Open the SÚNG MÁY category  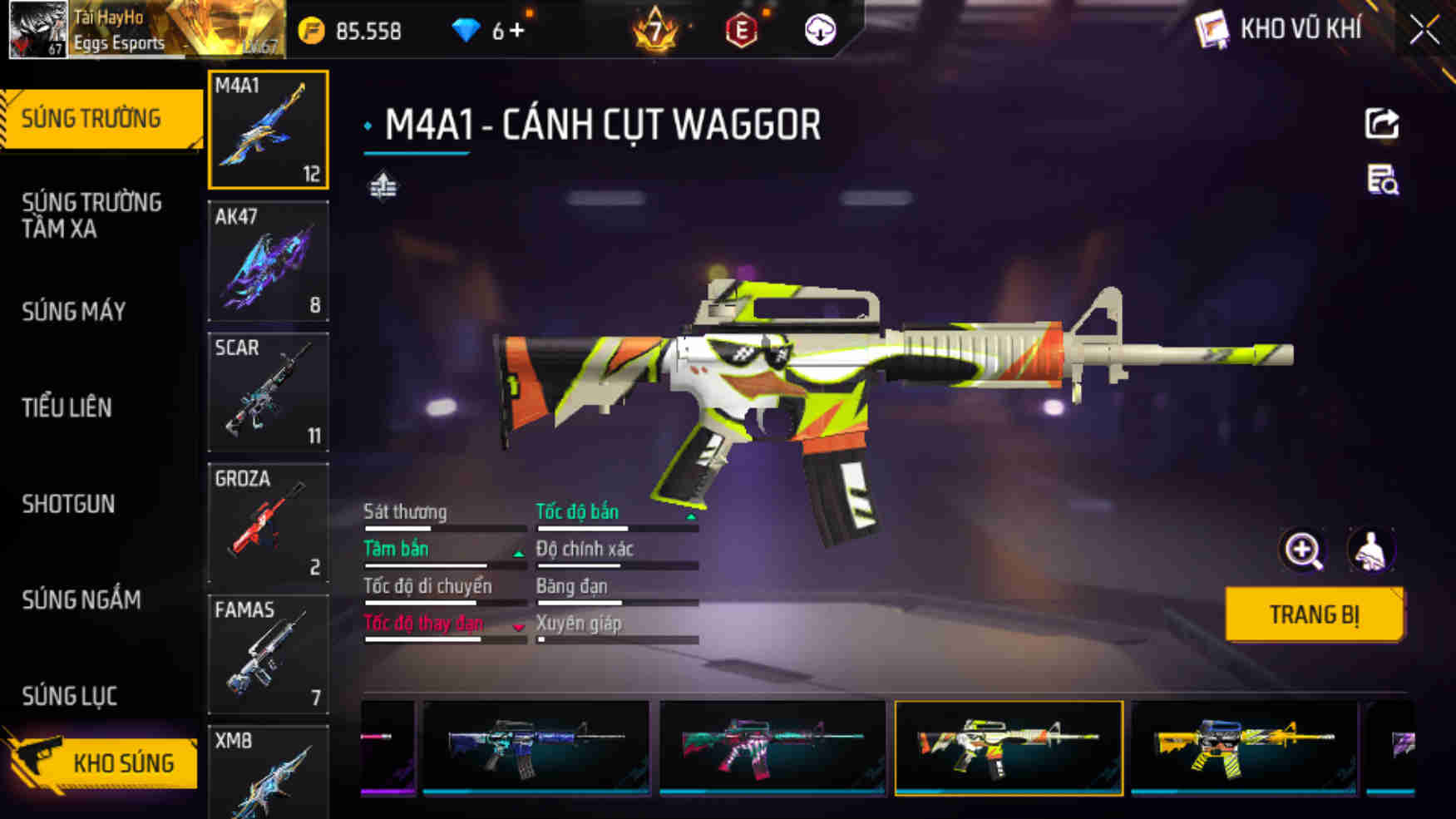74,312
